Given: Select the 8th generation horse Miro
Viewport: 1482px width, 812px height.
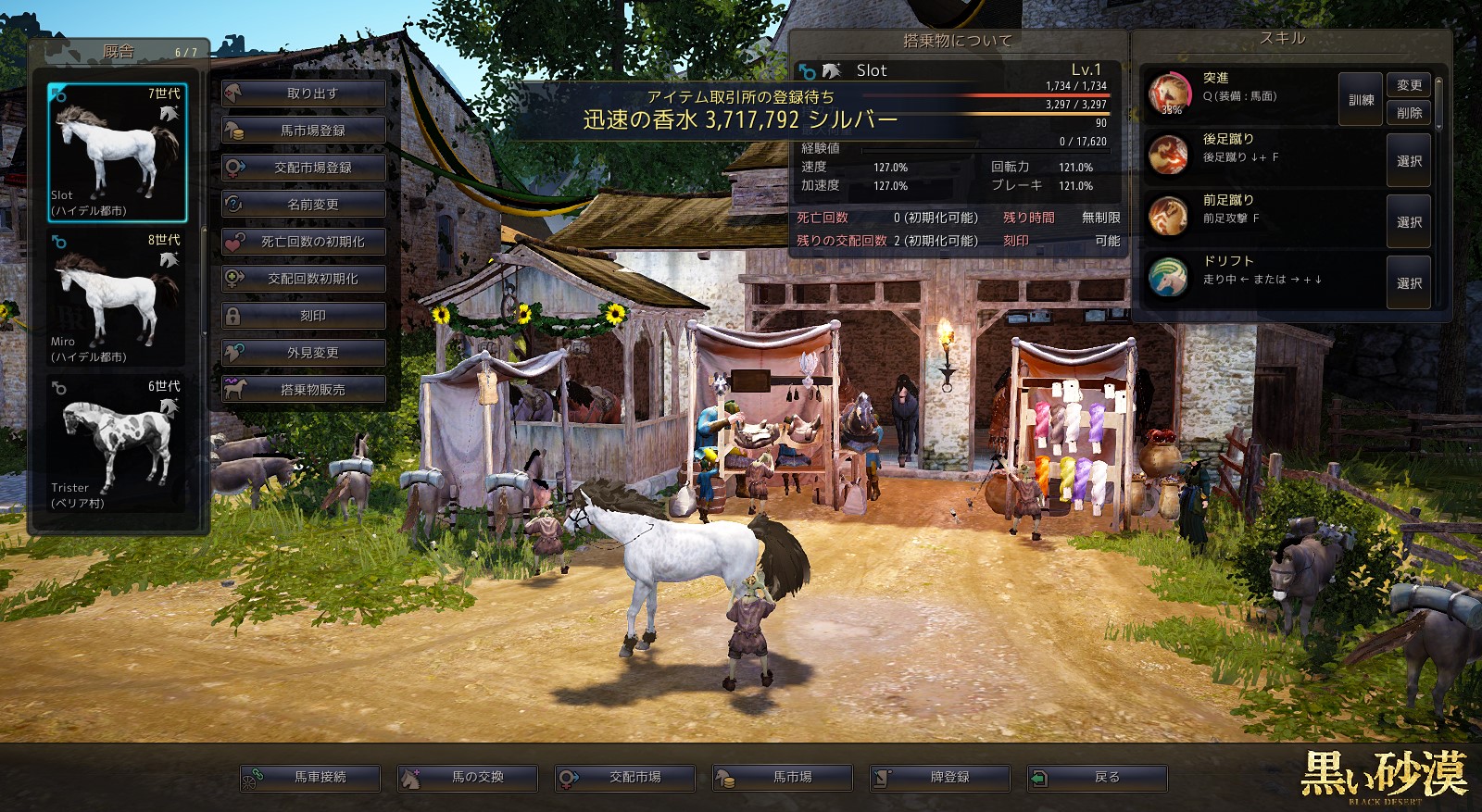Looking at the screenshot, I should (117, 298).
